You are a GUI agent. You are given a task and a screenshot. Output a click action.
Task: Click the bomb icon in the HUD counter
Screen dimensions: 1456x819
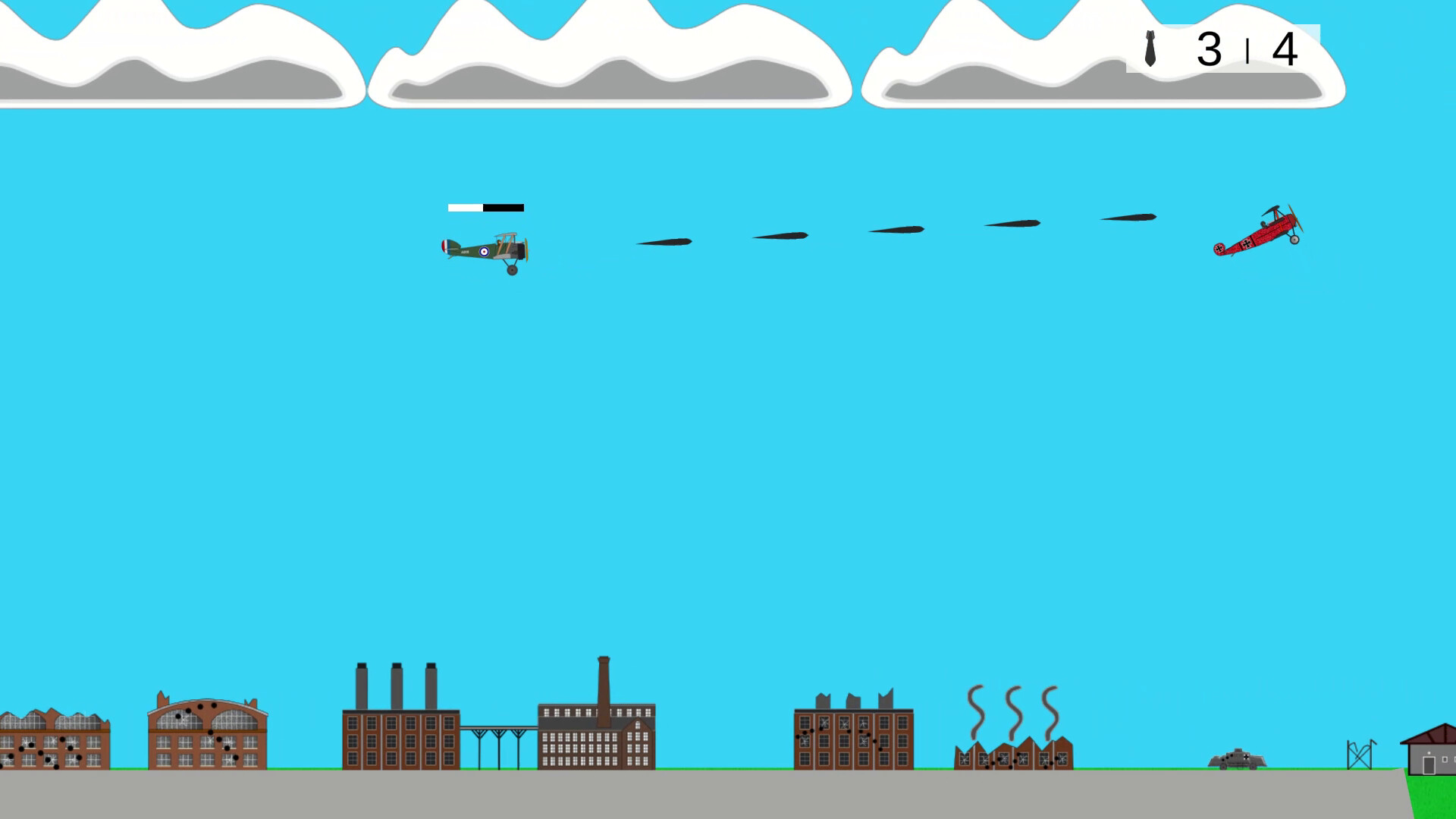1150,49
